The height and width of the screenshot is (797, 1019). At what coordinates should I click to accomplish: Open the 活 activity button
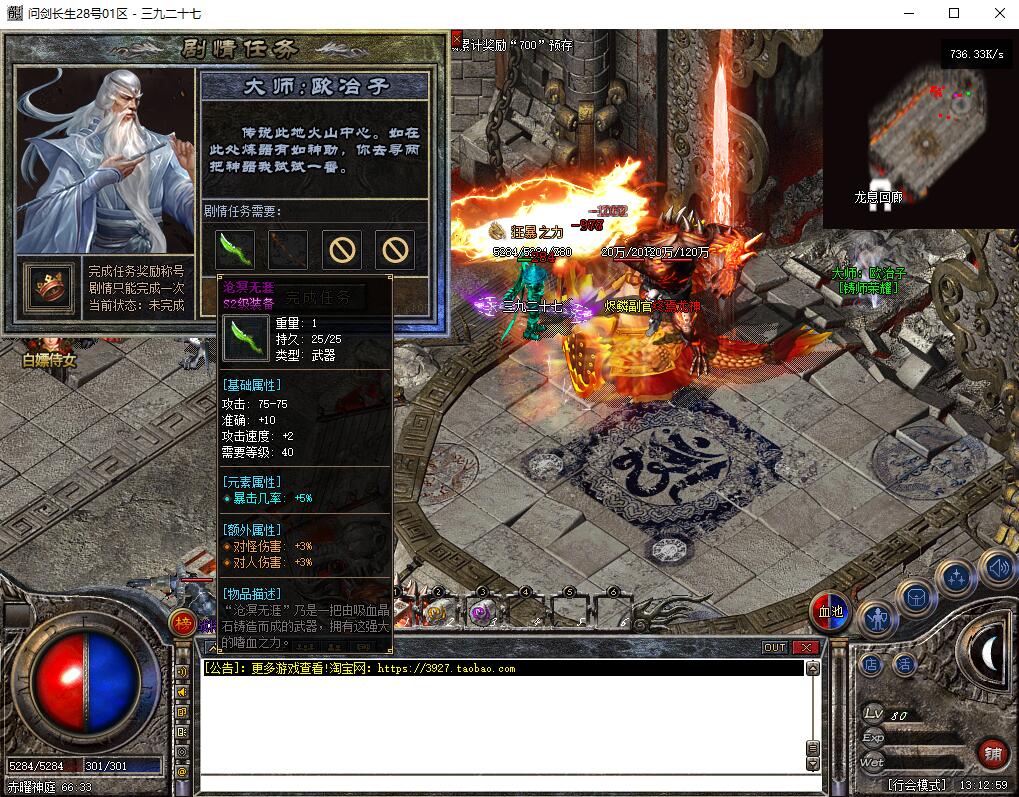(904, 664)
